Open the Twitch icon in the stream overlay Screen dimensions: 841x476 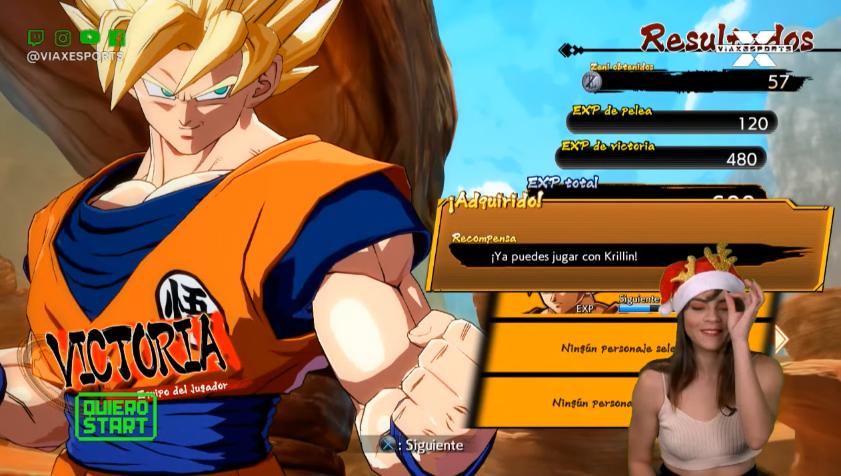coord(36,38)
